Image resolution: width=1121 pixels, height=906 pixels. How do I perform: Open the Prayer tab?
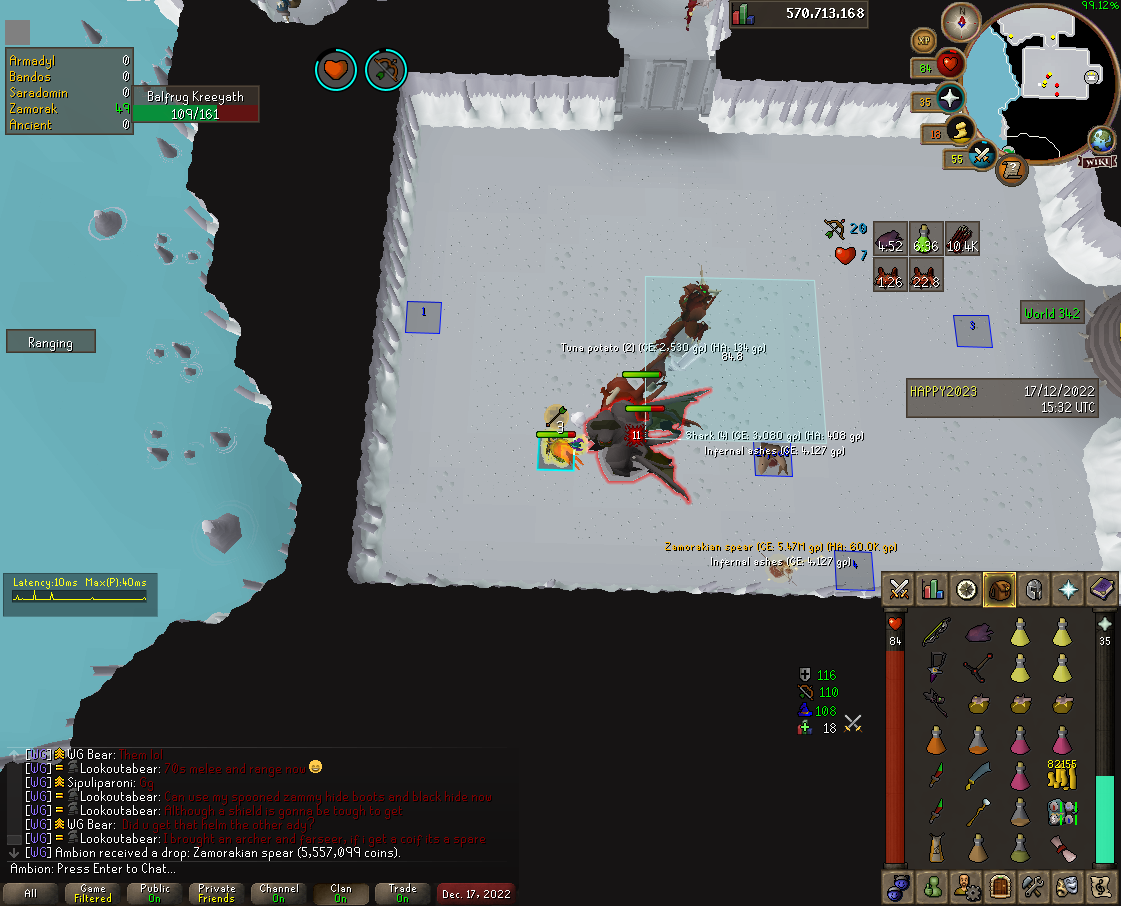(x=1068, y=588)
